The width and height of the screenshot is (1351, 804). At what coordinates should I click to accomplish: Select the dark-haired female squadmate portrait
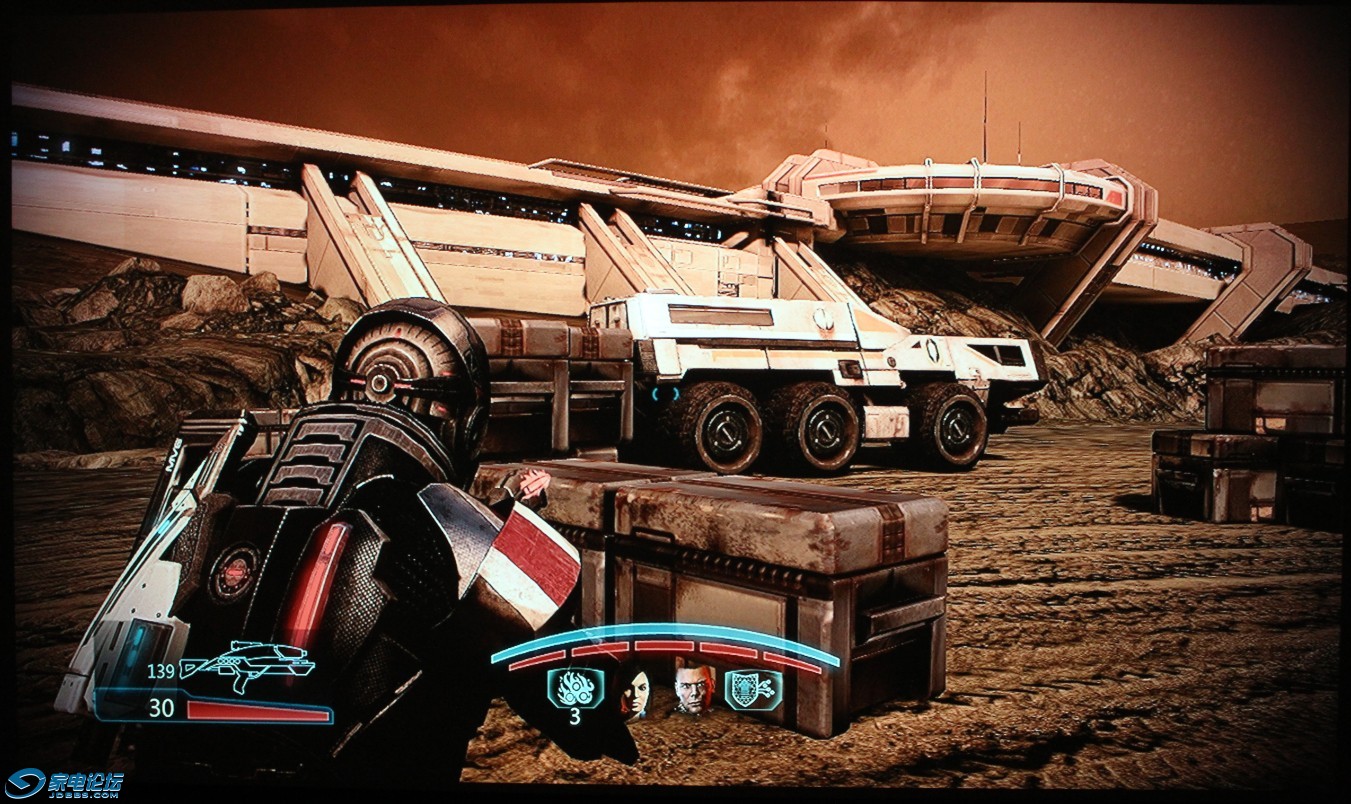[634, 689]
